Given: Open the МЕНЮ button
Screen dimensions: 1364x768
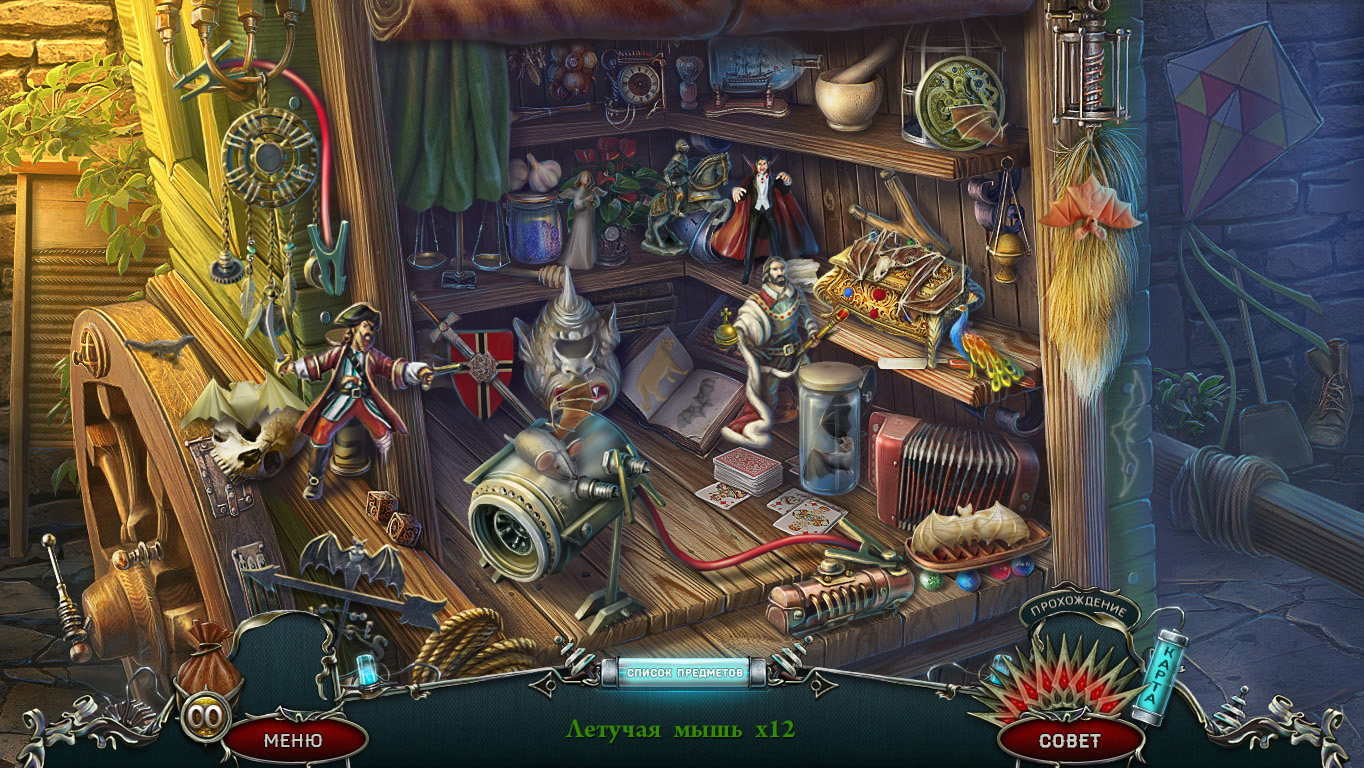Looking at the screenshot, I should point(293,741).
